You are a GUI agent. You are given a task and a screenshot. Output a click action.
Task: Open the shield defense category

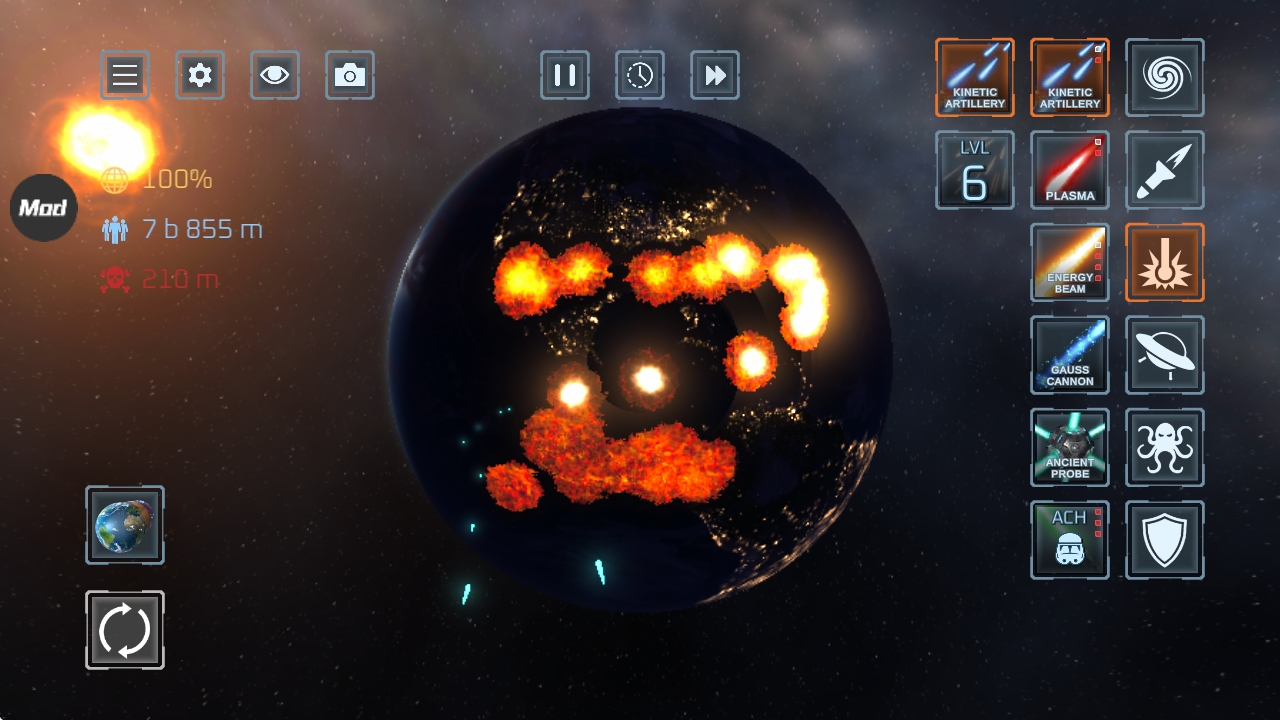(1165, 540)
